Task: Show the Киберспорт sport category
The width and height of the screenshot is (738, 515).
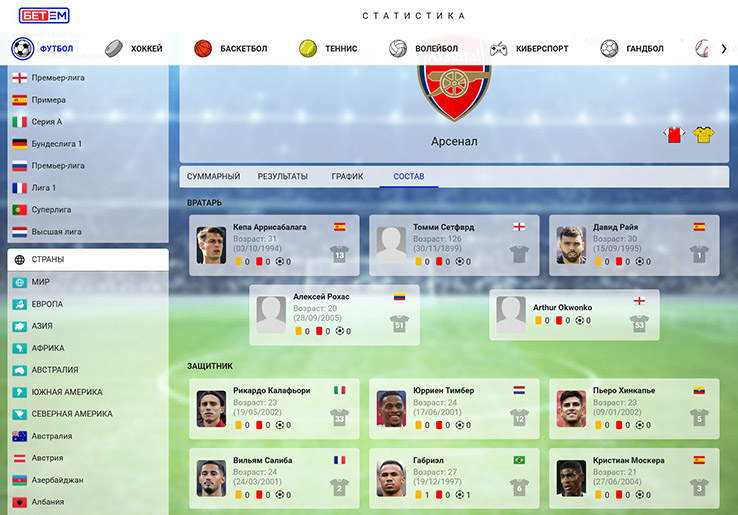Action: [528, 48]
